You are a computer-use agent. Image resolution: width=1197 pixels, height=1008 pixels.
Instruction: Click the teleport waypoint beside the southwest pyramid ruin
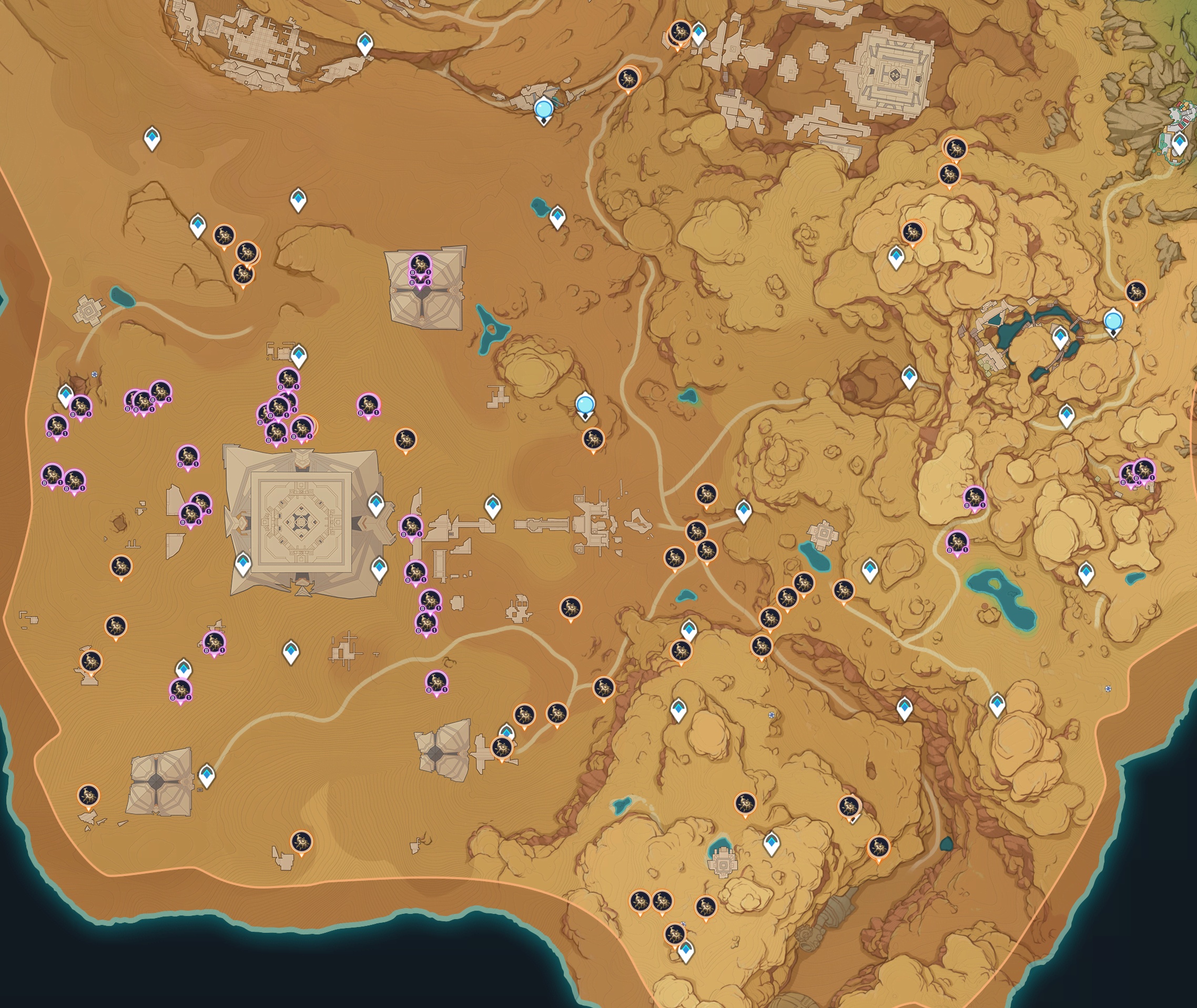206,775
